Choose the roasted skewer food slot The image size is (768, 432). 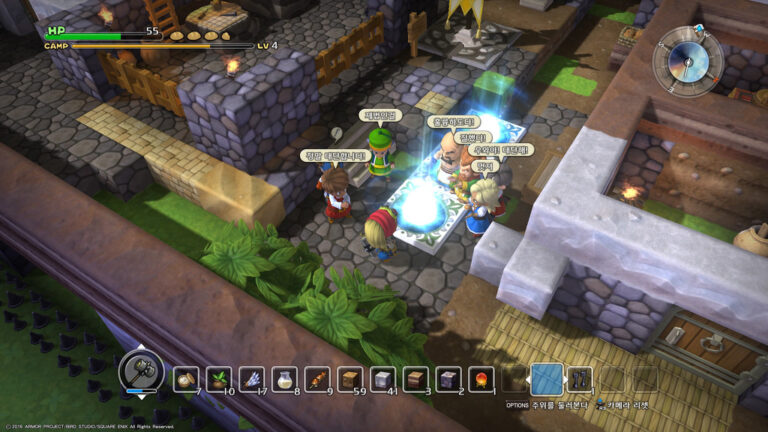pyautogui.click(x=318, y=379)
